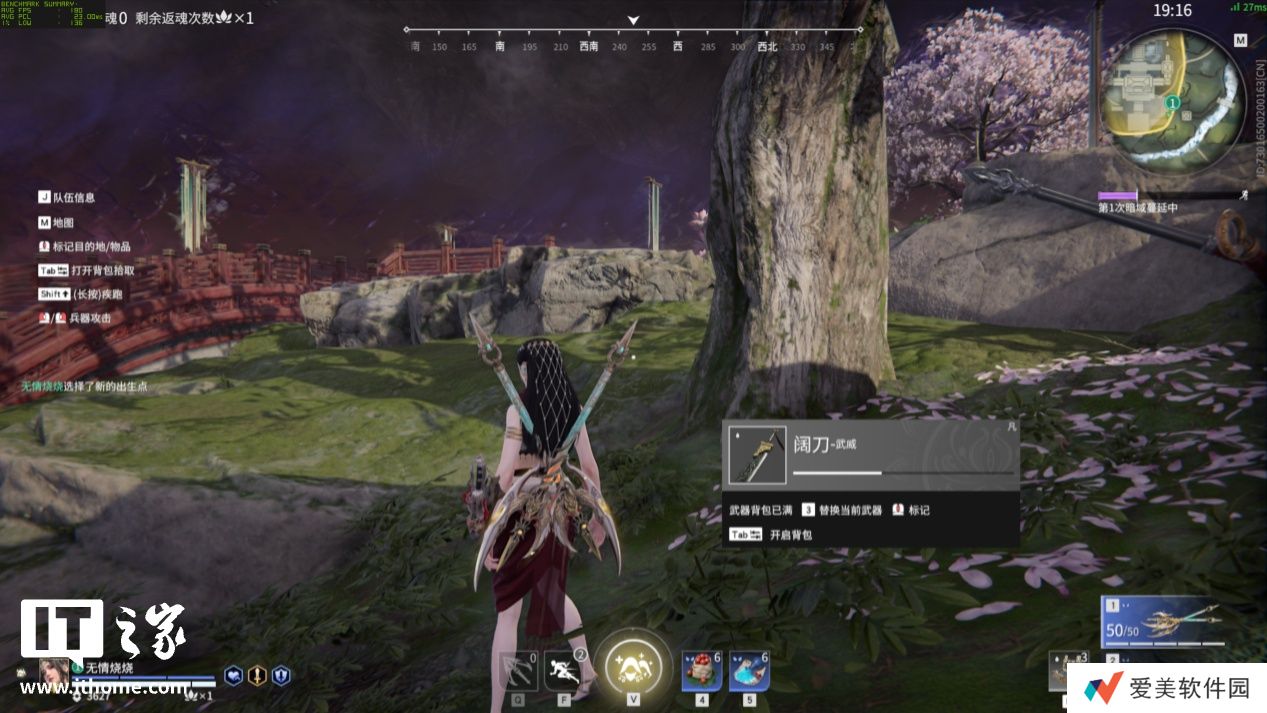This screenshot has width=1267, height=713.
Task: Click the compass bar heading strip
Action: 633,38
